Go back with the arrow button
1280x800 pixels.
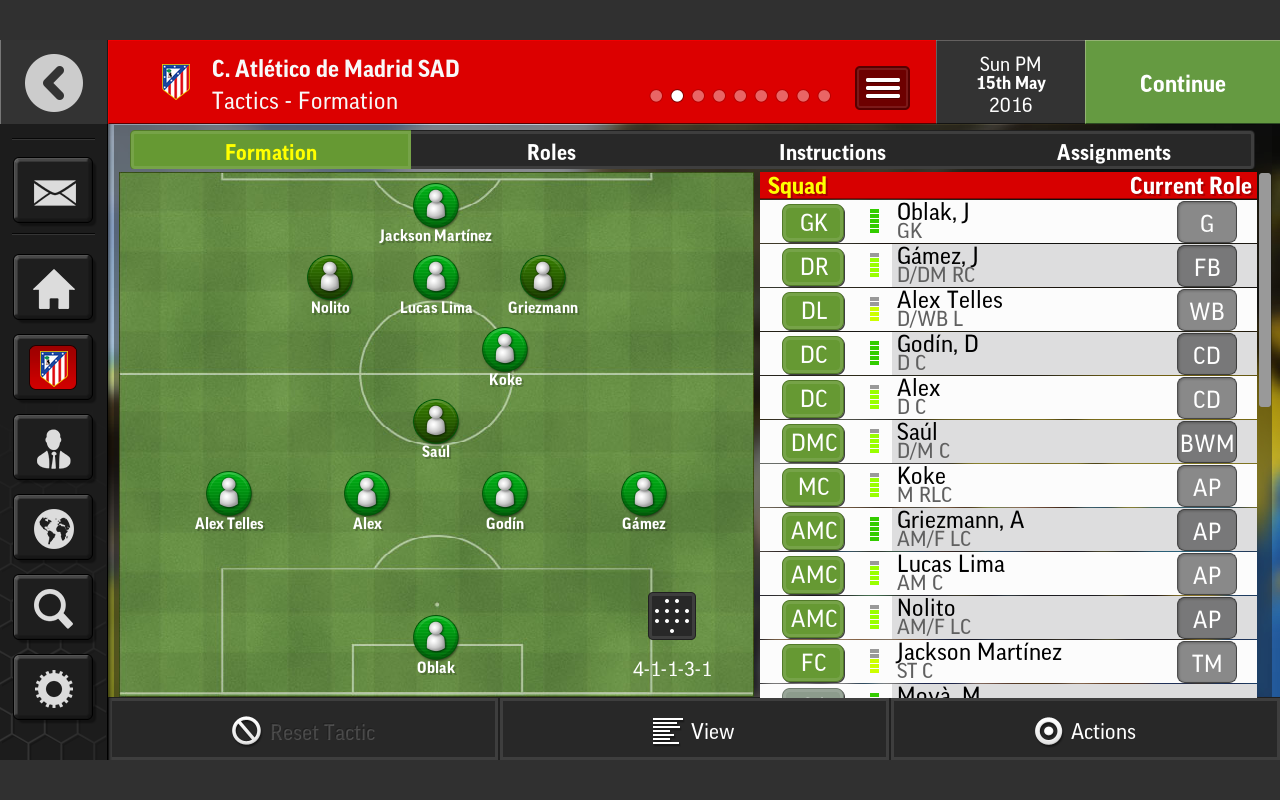click(x=54, y=83)
